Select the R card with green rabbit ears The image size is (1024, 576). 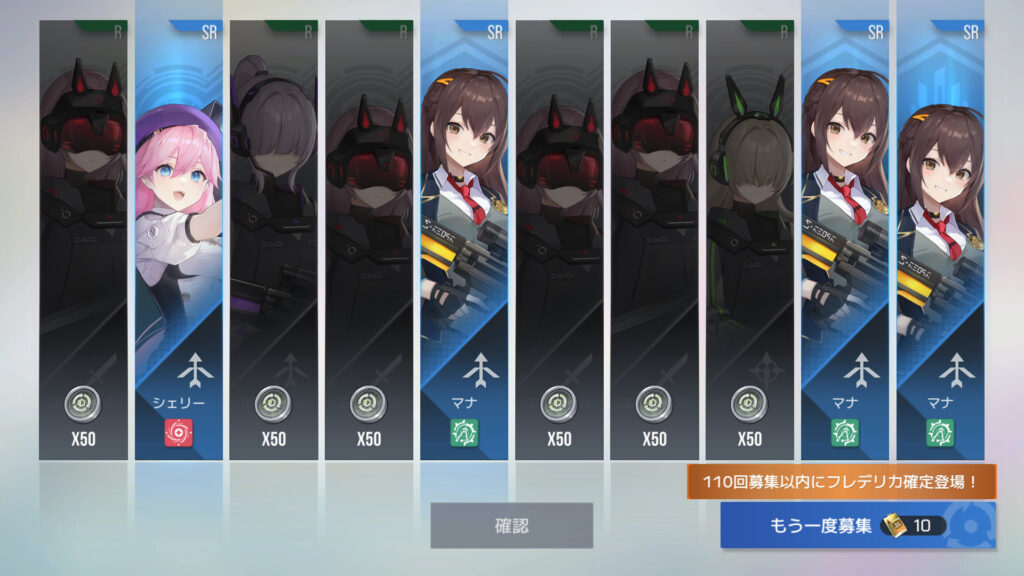pyautogui.click(x=749, y=240)
